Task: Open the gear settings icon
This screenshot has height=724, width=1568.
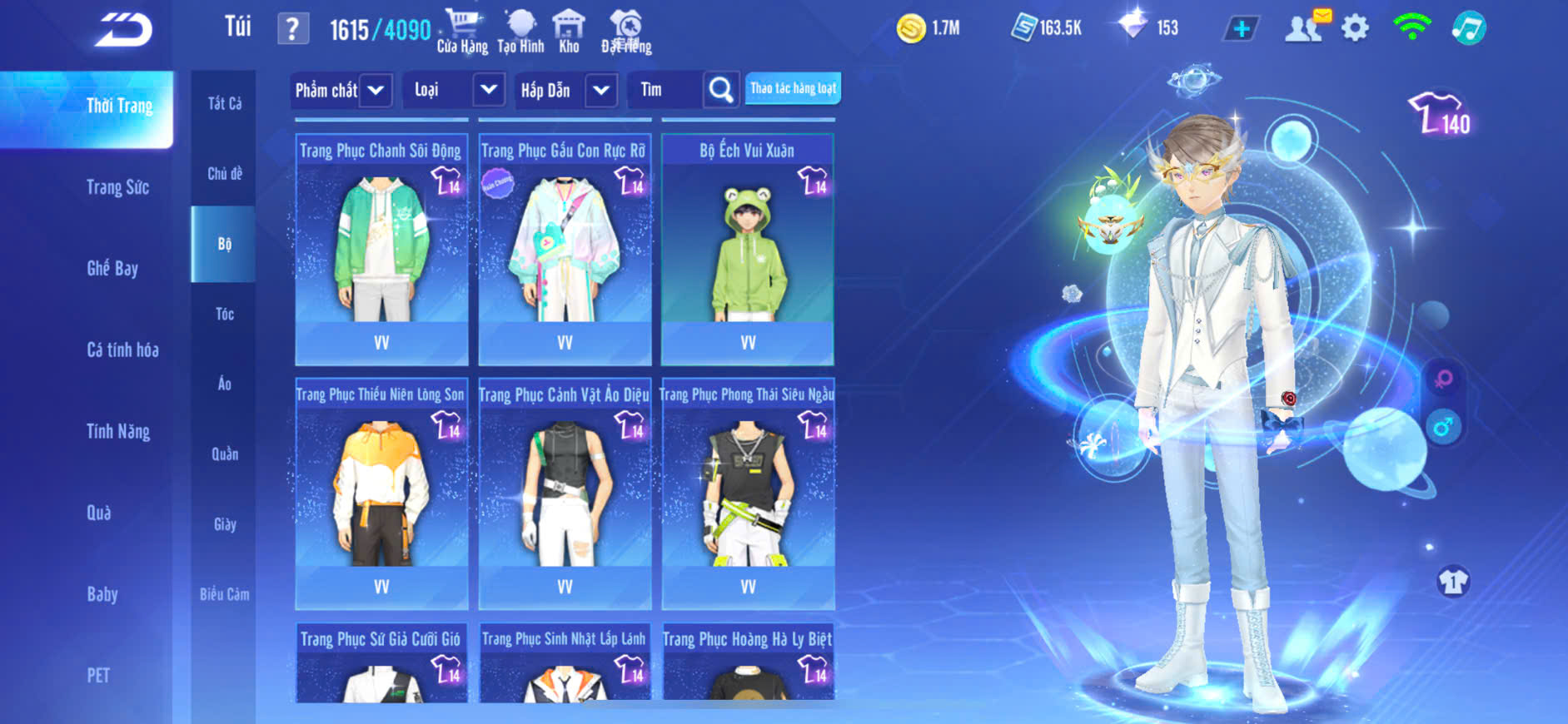Action: (x=1355, y=29)
